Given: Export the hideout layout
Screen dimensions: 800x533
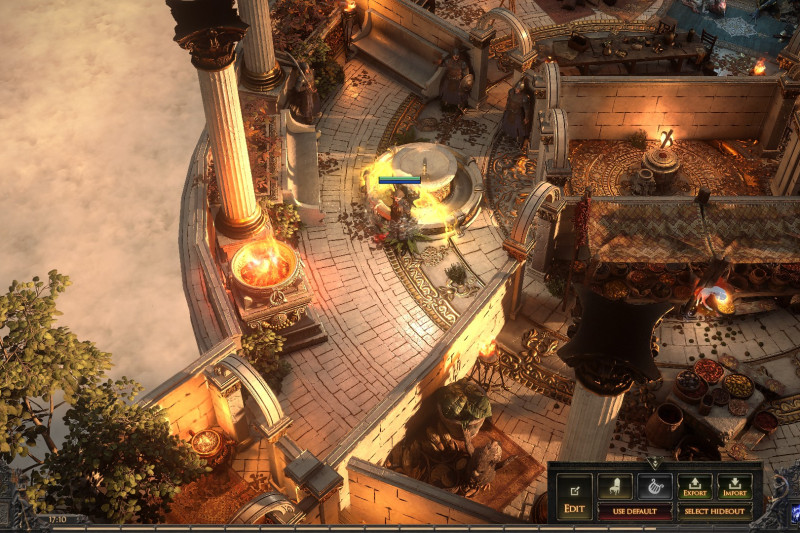Looking at the screenshot, I should coord(695,487).
